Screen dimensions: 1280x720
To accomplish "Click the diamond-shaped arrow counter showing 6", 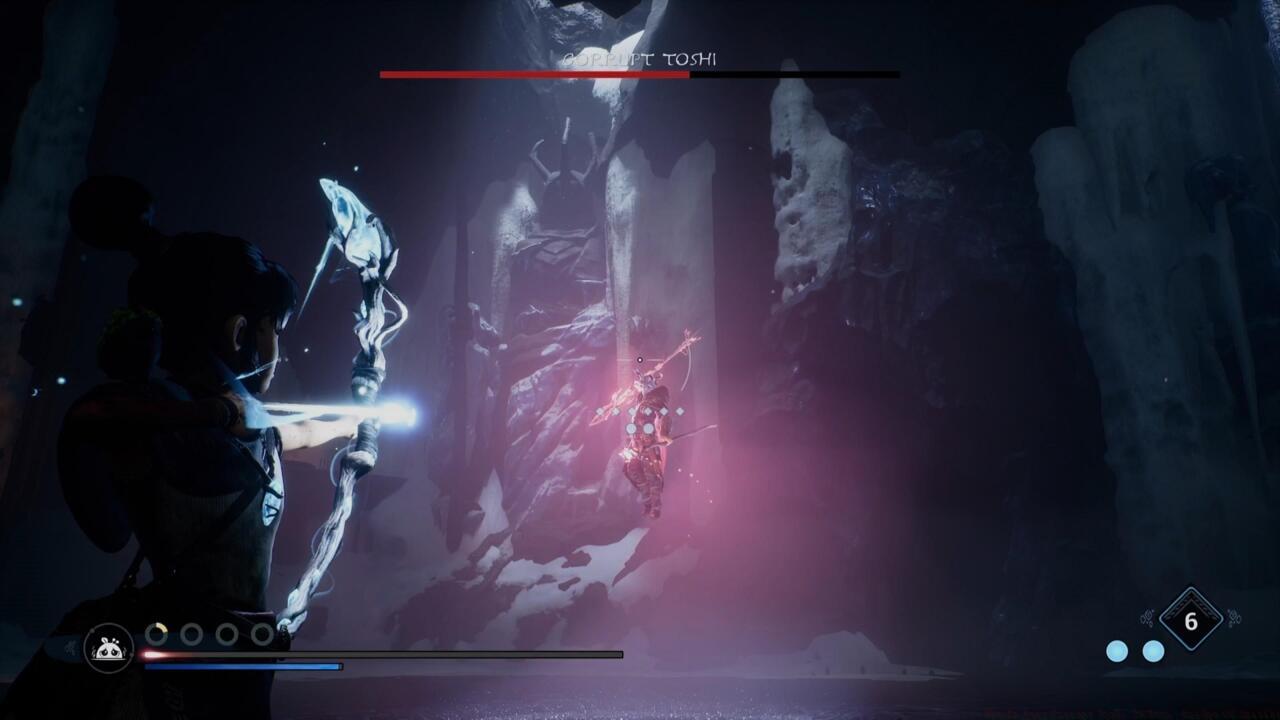I will click(x=1191, y=620).
